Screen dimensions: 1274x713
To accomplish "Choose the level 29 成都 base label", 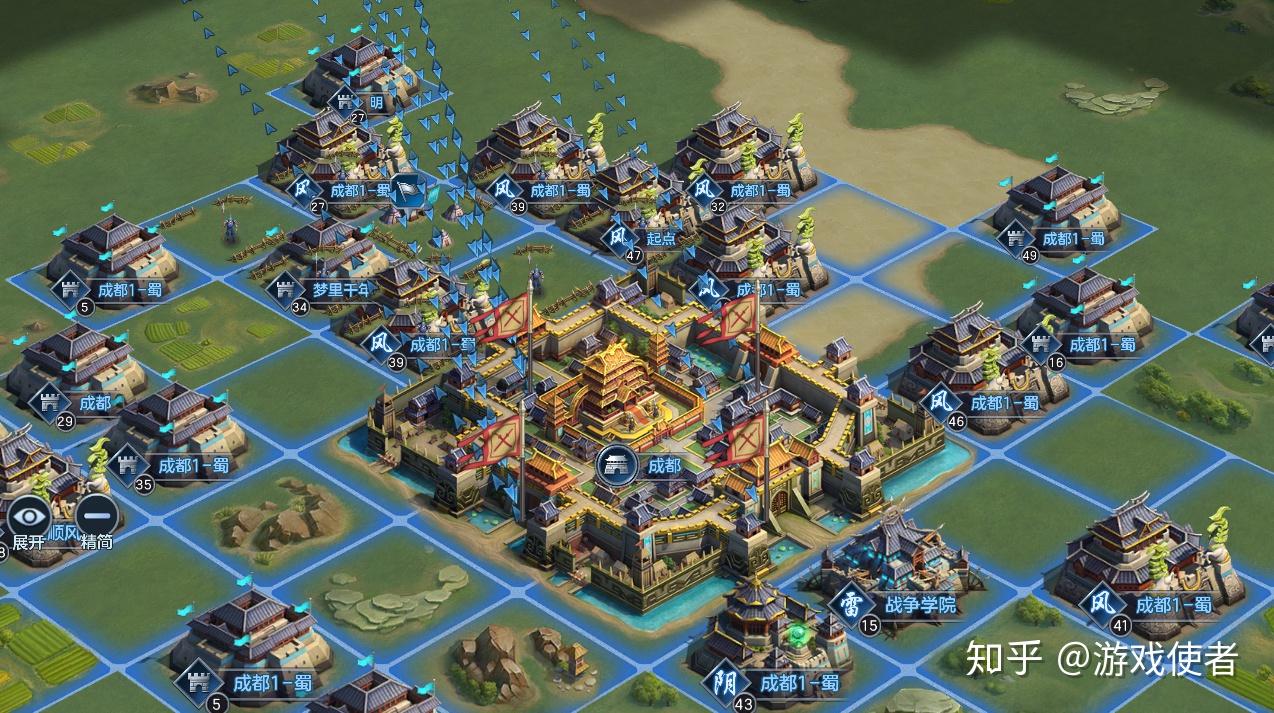I will point(94,403).
